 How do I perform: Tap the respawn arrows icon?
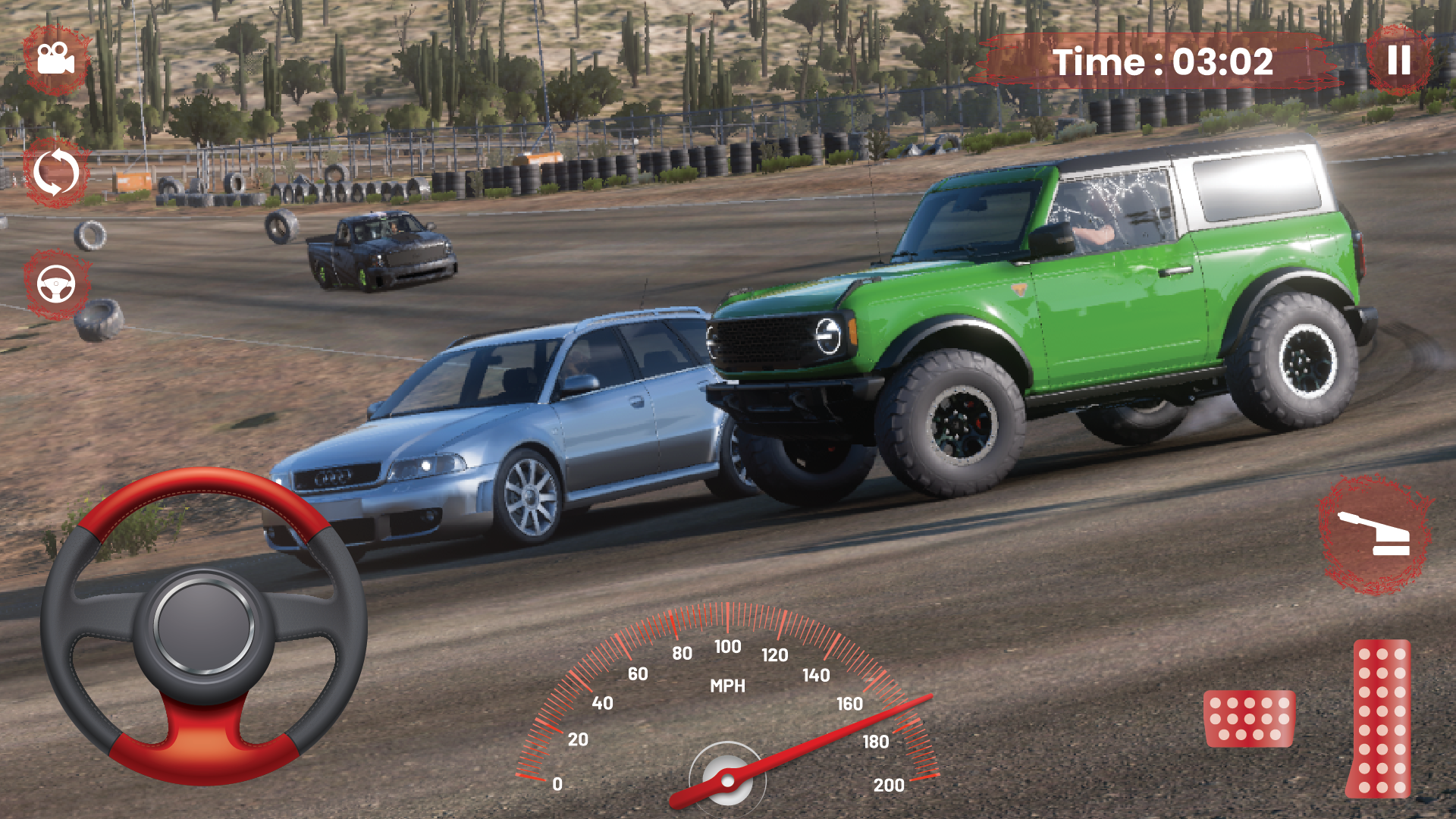click(x=55, y=173)
